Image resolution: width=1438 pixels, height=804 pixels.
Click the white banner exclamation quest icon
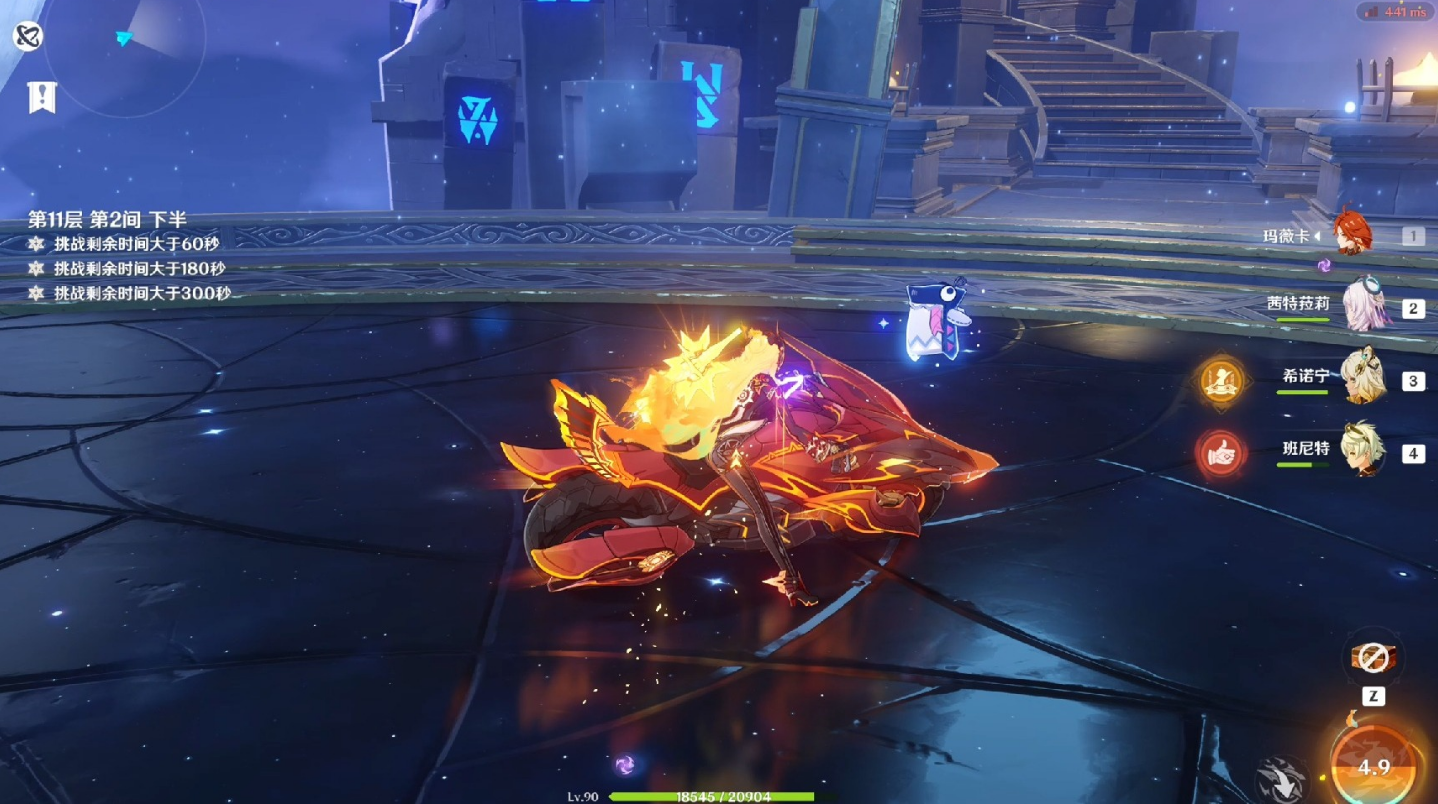click(x=42, y=97)
